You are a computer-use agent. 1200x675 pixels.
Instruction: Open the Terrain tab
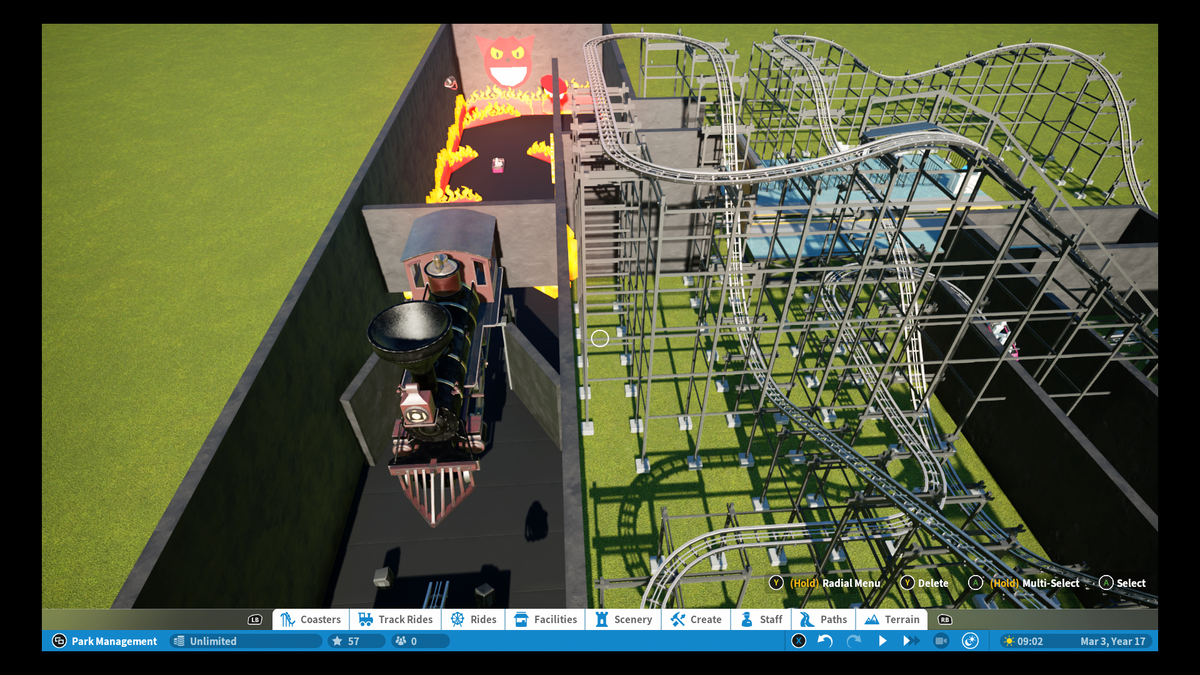892,620
